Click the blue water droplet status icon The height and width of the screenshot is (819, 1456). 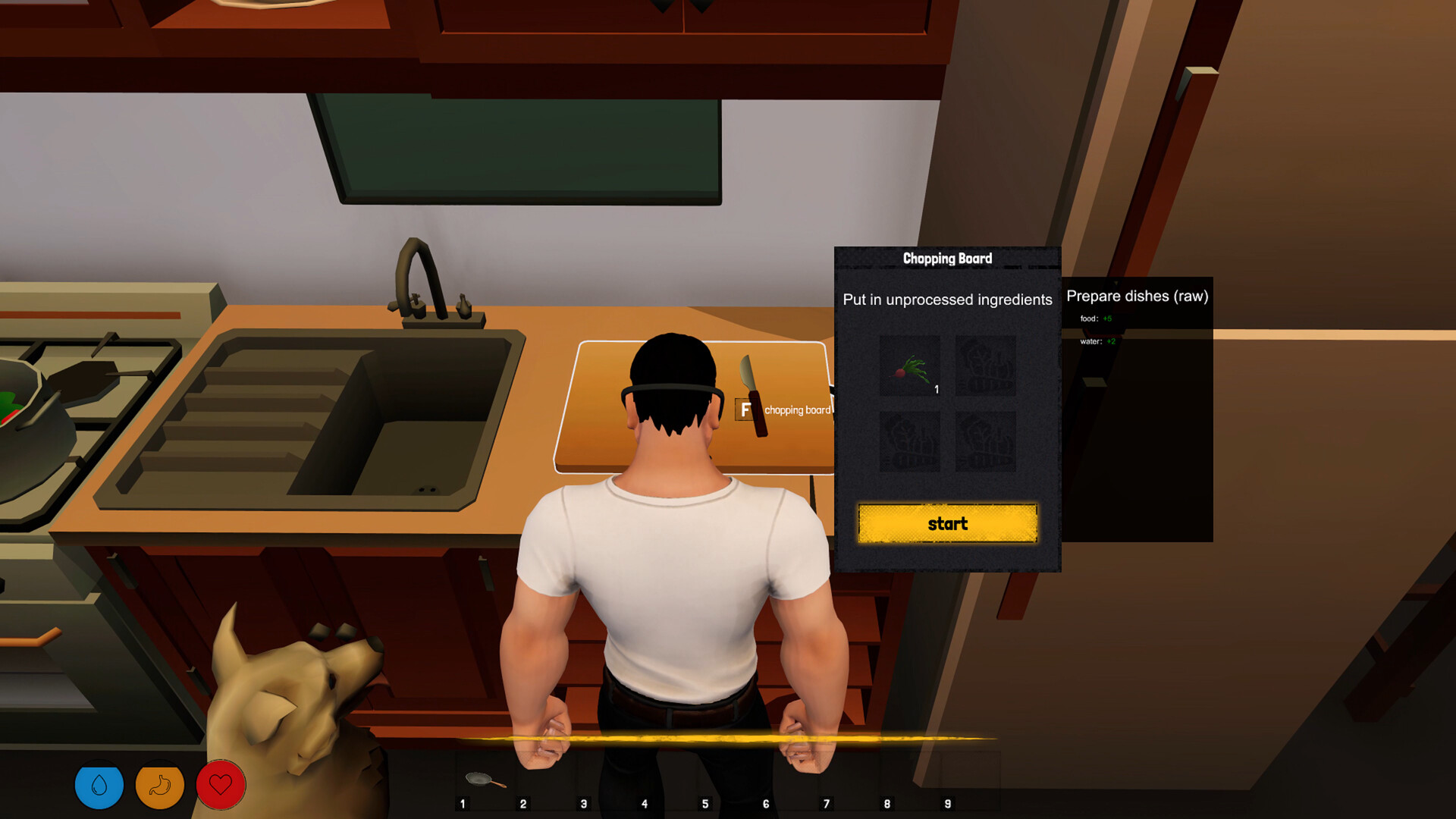[99, 785]
